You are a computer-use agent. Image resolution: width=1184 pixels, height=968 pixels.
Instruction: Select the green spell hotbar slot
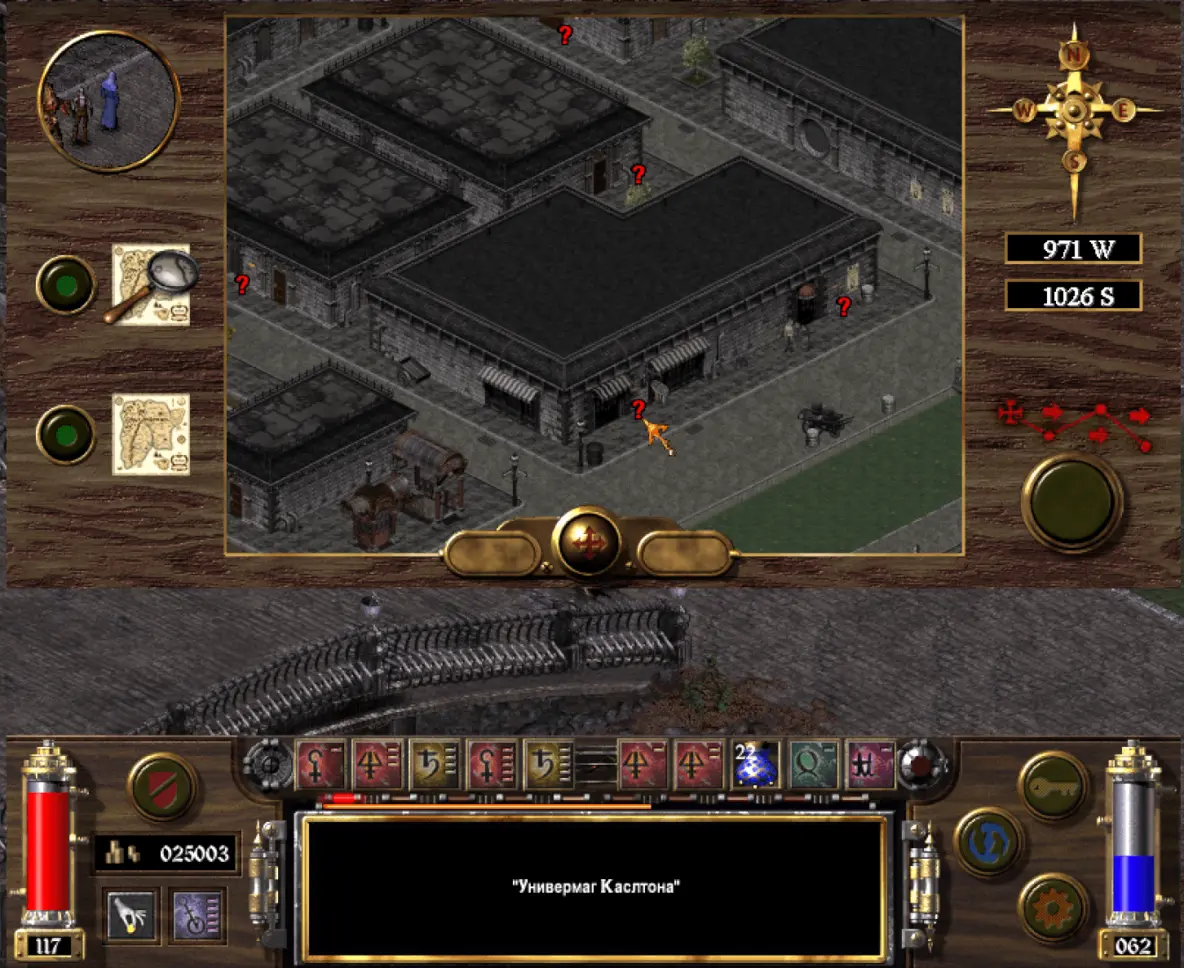pos(814,765)
